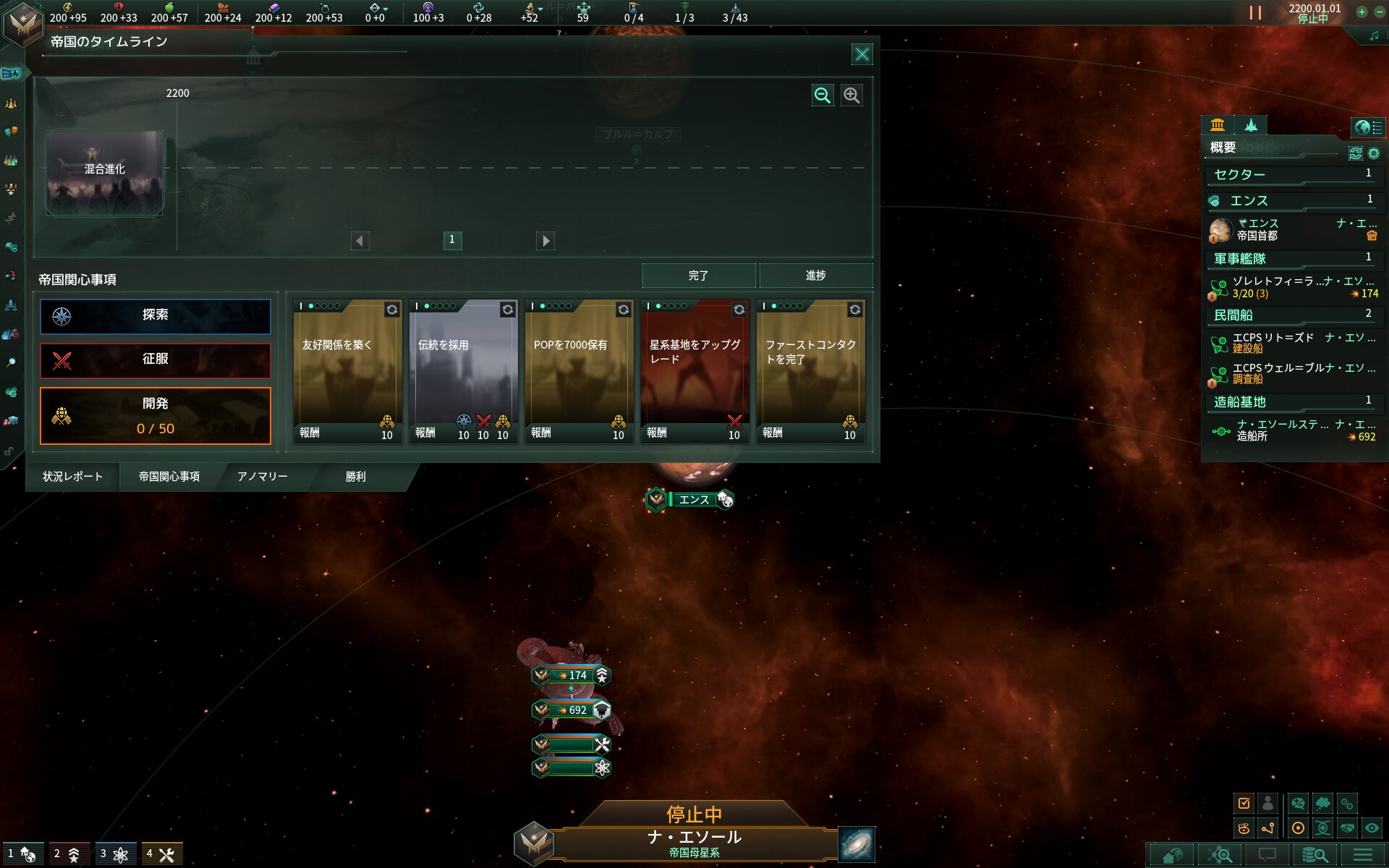Select the 探索 focus category
The width and height of the screenshot is (1389, 868).
point(156,316)
